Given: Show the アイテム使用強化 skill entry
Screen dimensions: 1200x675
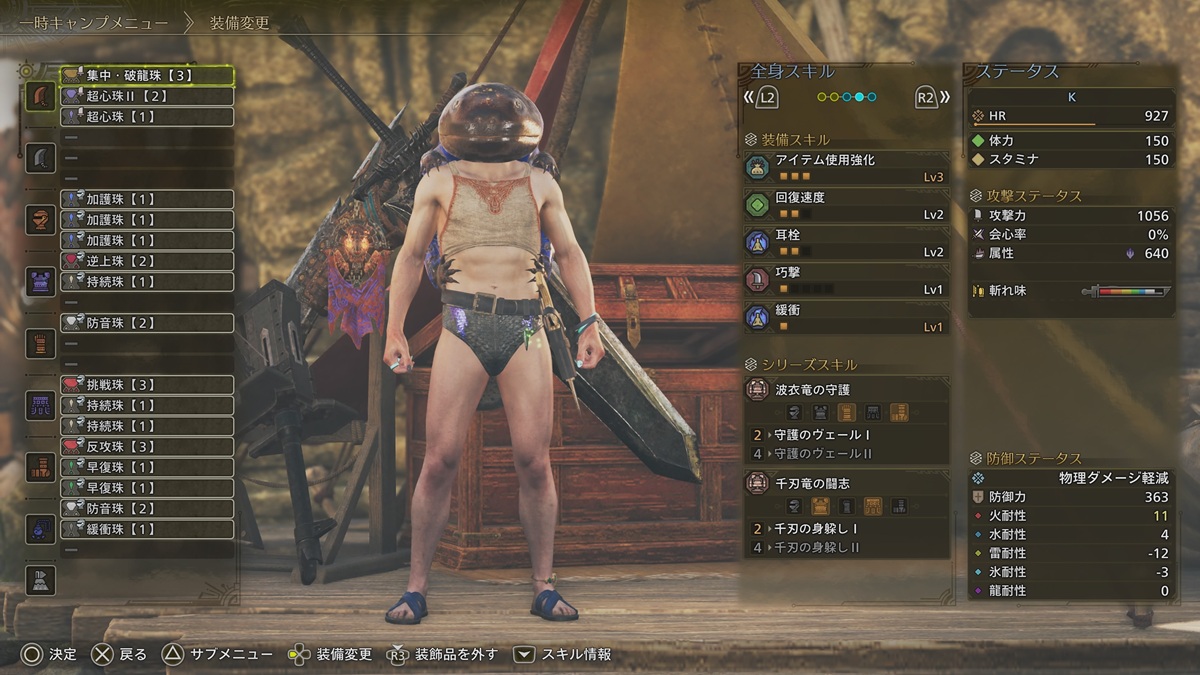Looking at the screenshot, I should click(846, 167).
